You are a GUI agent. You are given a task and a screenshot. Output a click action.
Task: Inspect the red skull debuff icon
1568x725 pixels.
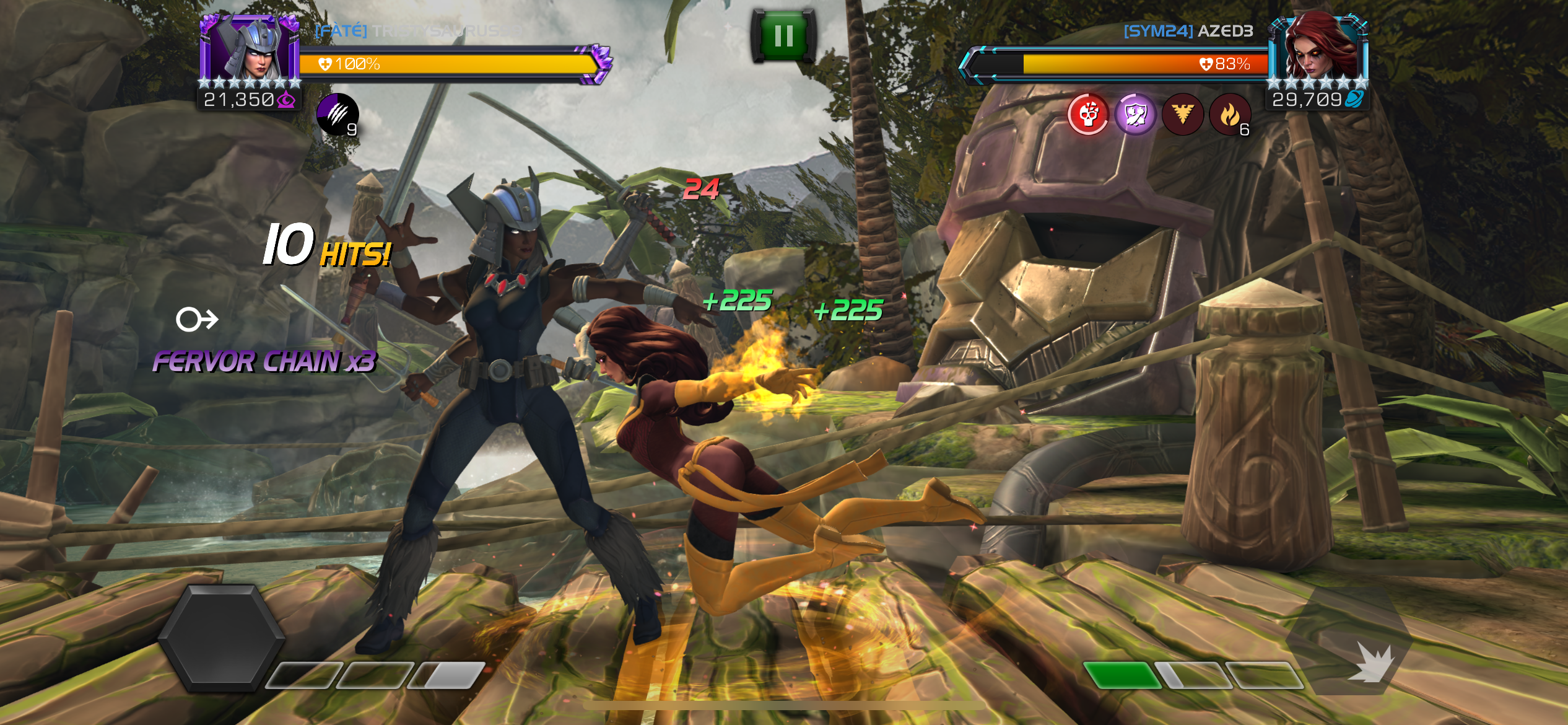point(1088,114)
